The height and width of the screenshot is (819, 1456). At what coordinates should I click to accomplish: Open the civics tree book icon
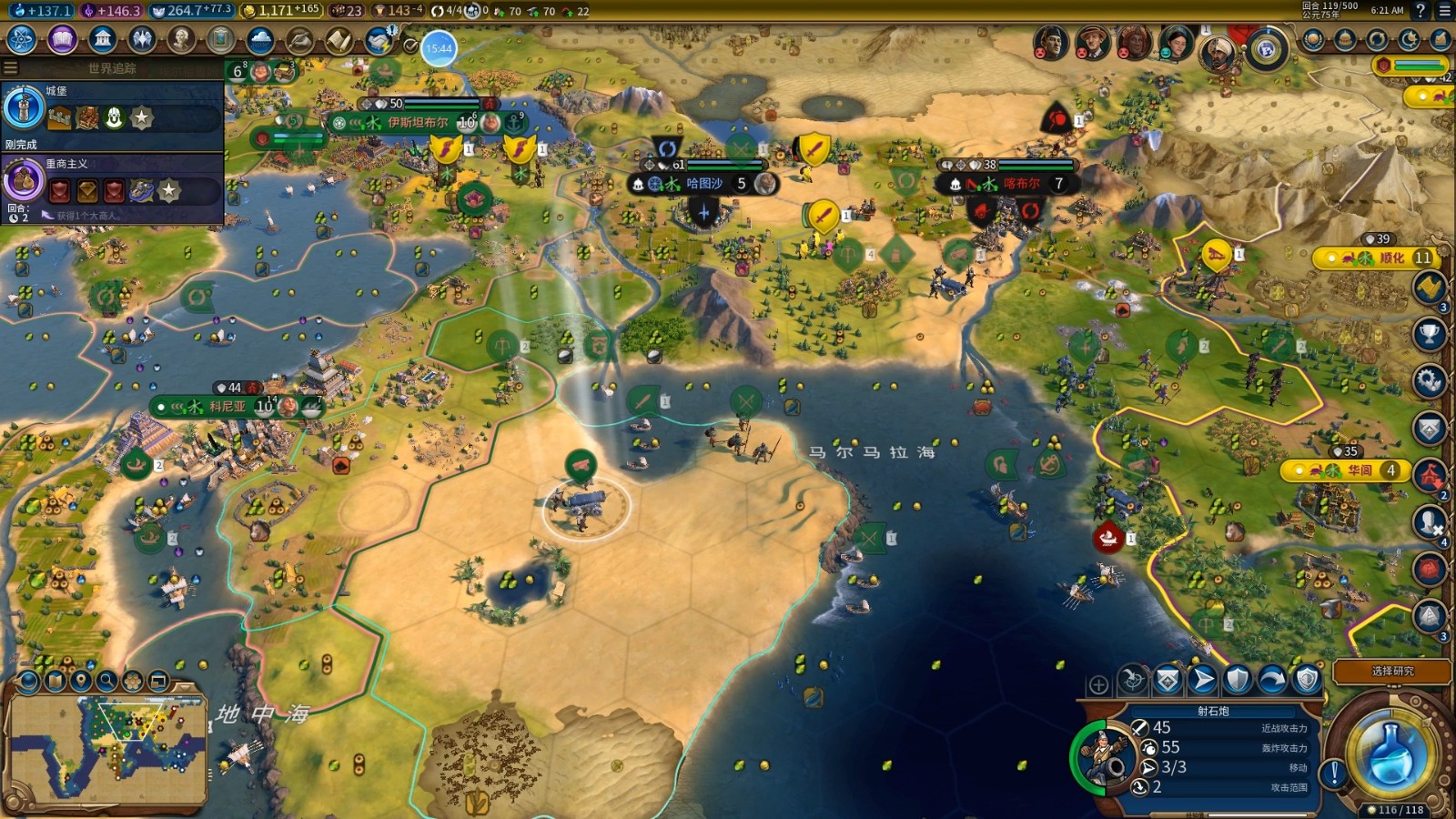[62, 39]
